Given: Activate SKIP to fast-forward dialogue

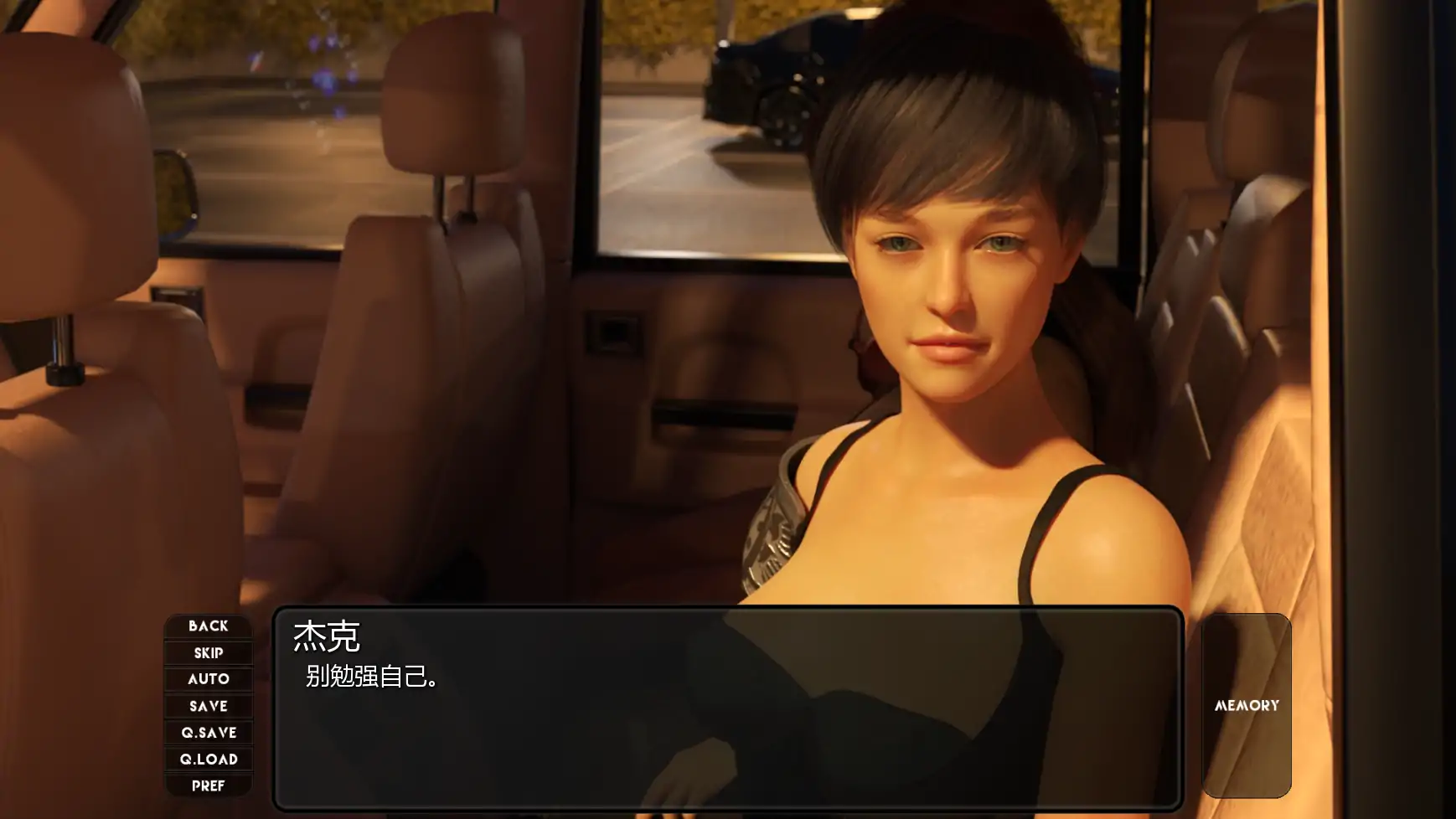Looking at the screenshot, I should [x=209, y=653].
